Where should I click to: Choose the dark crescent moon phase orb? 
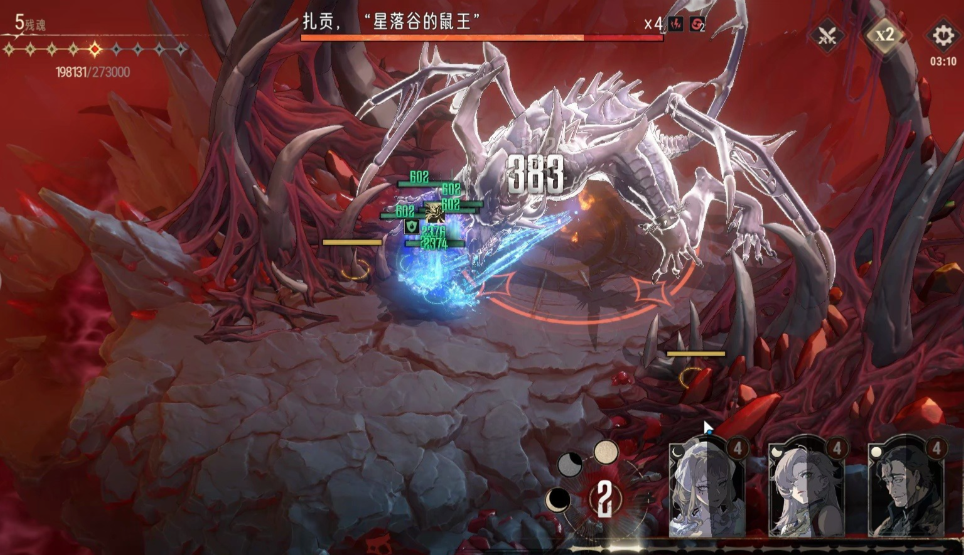[x=559, y=498]
